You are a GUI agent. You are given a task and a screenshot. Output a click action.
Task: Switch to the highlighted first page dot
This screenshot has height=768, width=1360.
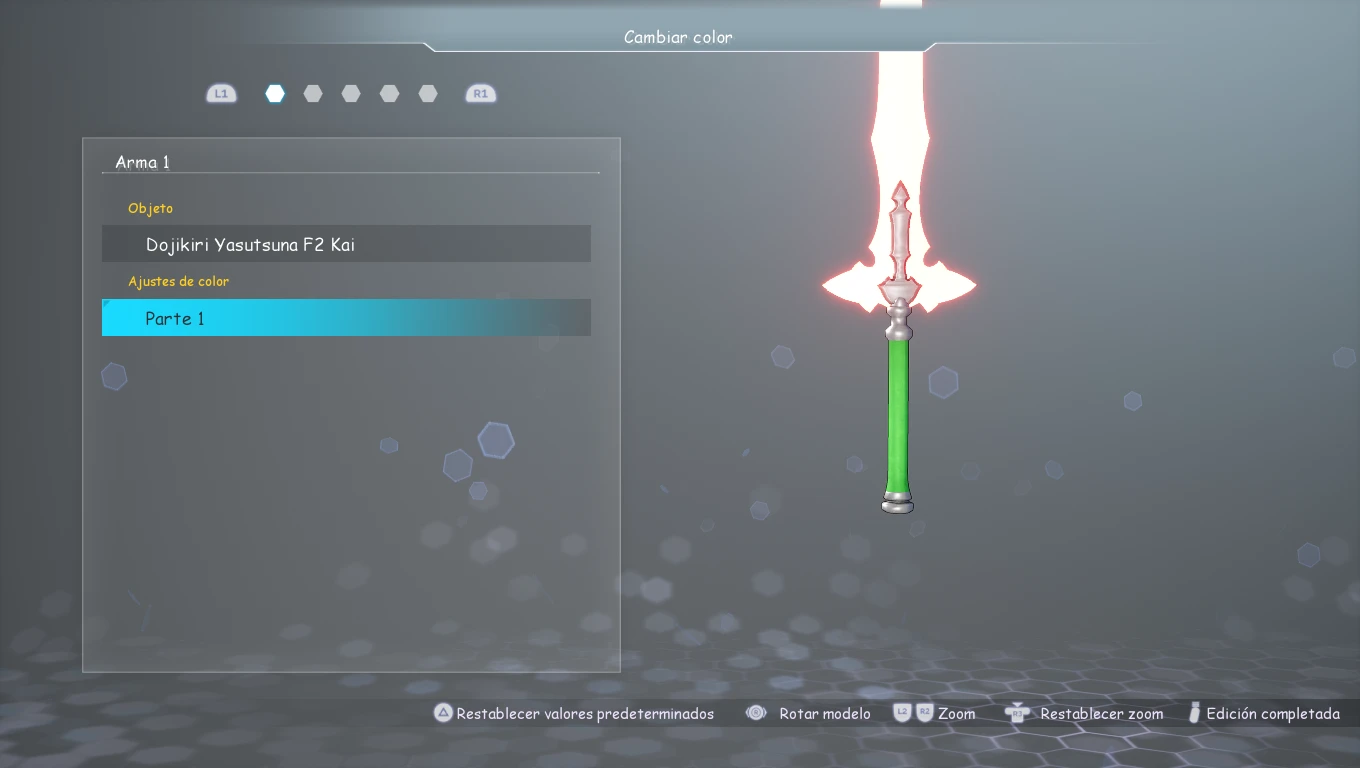tap(275, 94)
